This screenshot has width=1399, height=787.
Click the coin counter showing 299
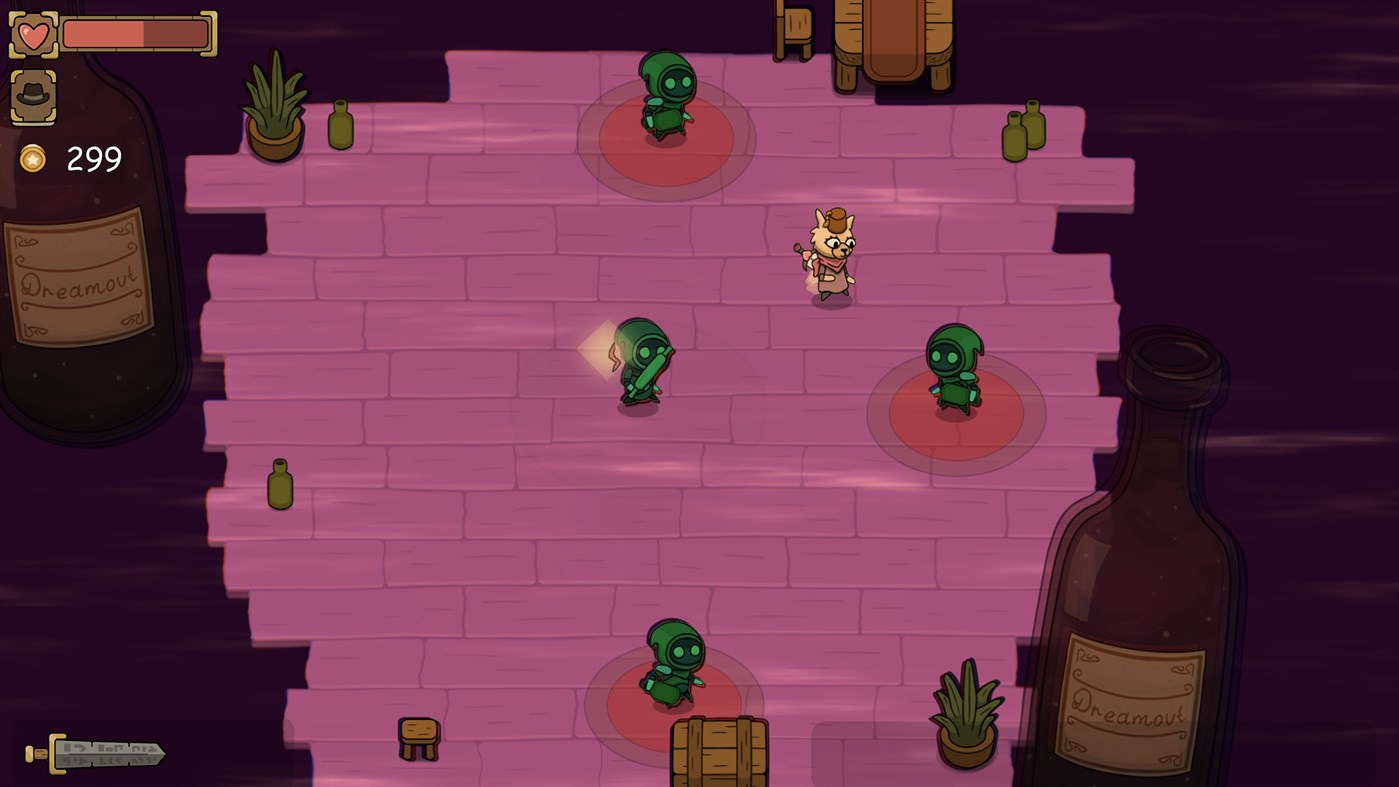pyautogui.click(x=95, y=158)
